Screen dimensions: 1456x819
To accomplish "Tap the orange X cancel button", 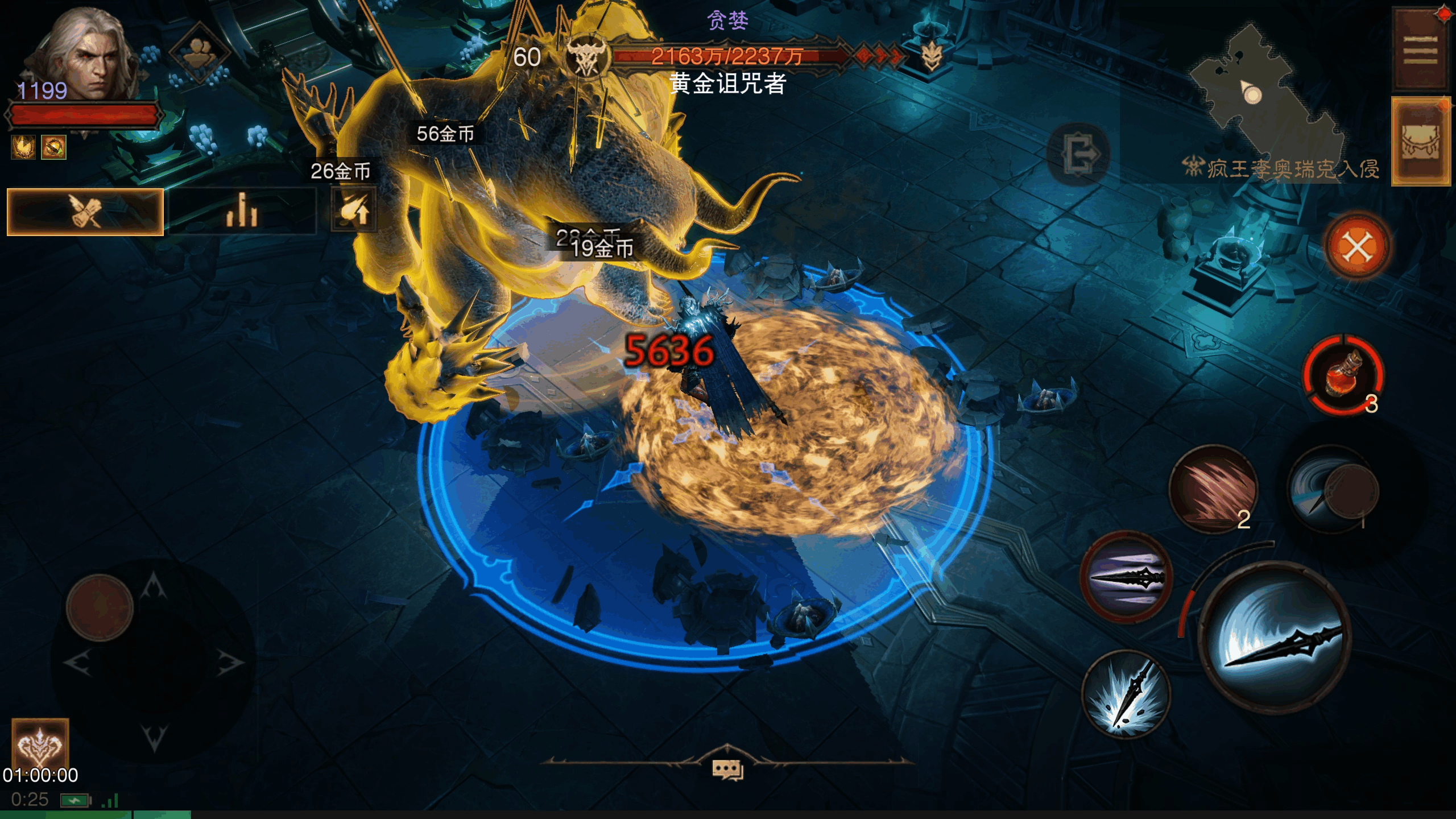I will 1358,247.
